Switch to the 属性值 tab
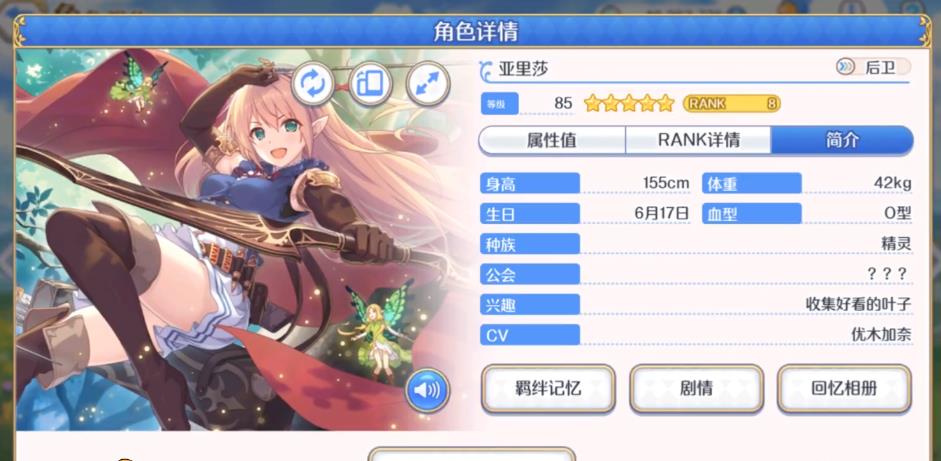 click(552, 140)
